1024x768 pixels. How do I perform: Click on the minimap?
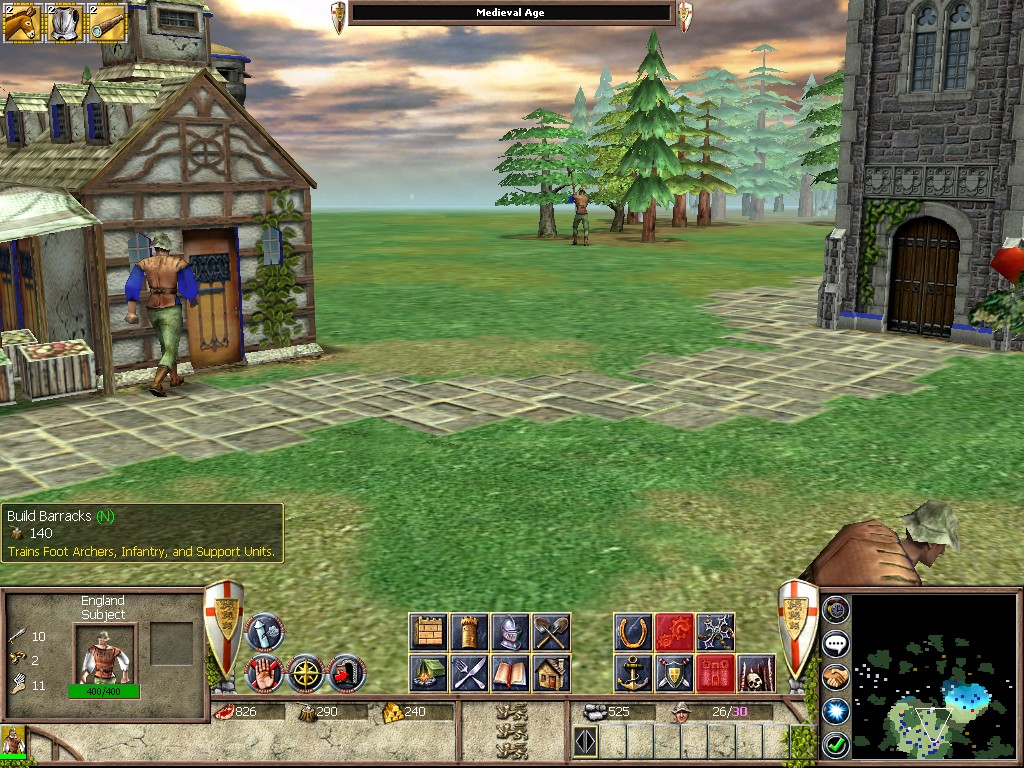(933, 676)
